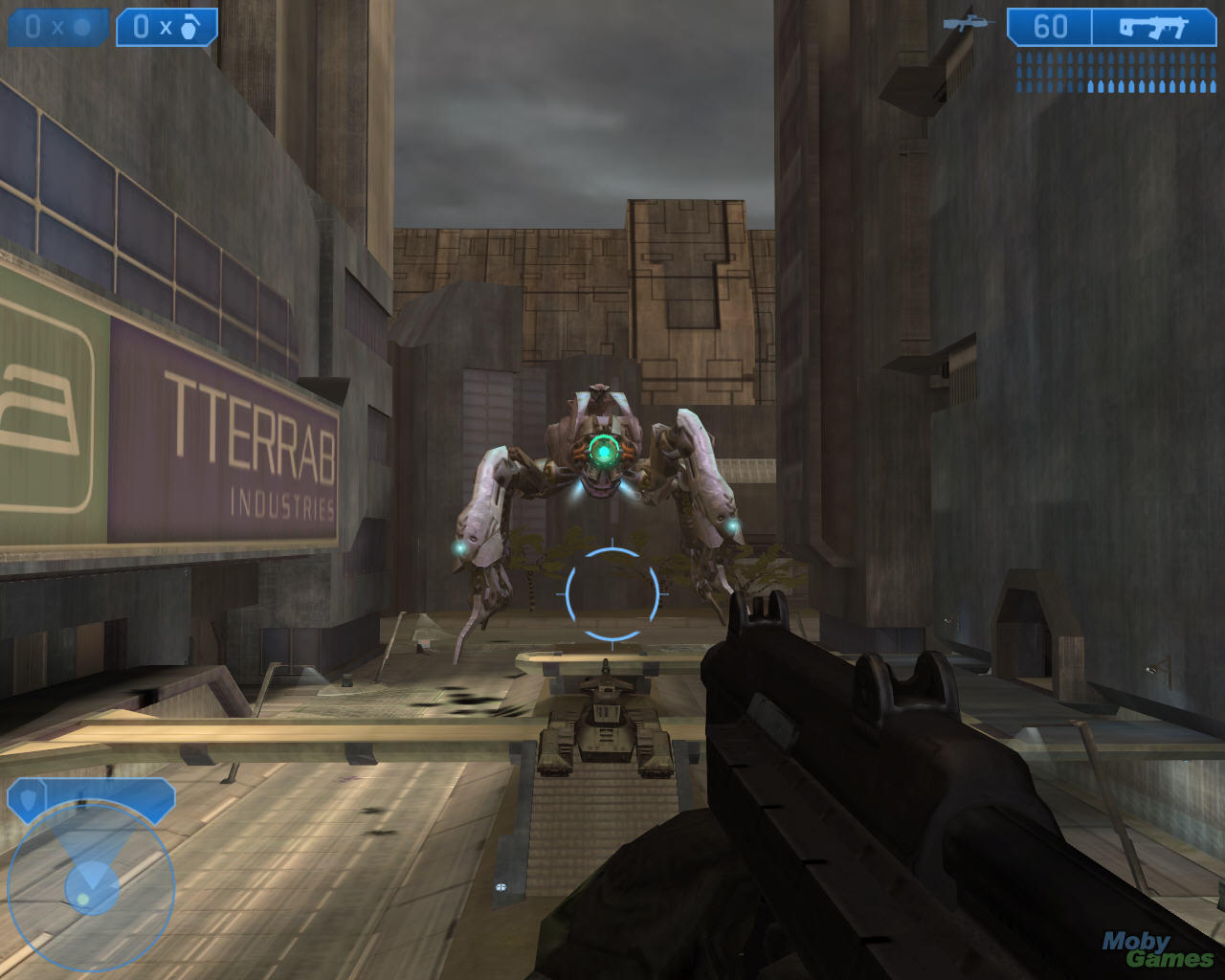Click the equipped SMG weapon icon
1225x980 pixels.
tap(1152, 27)
